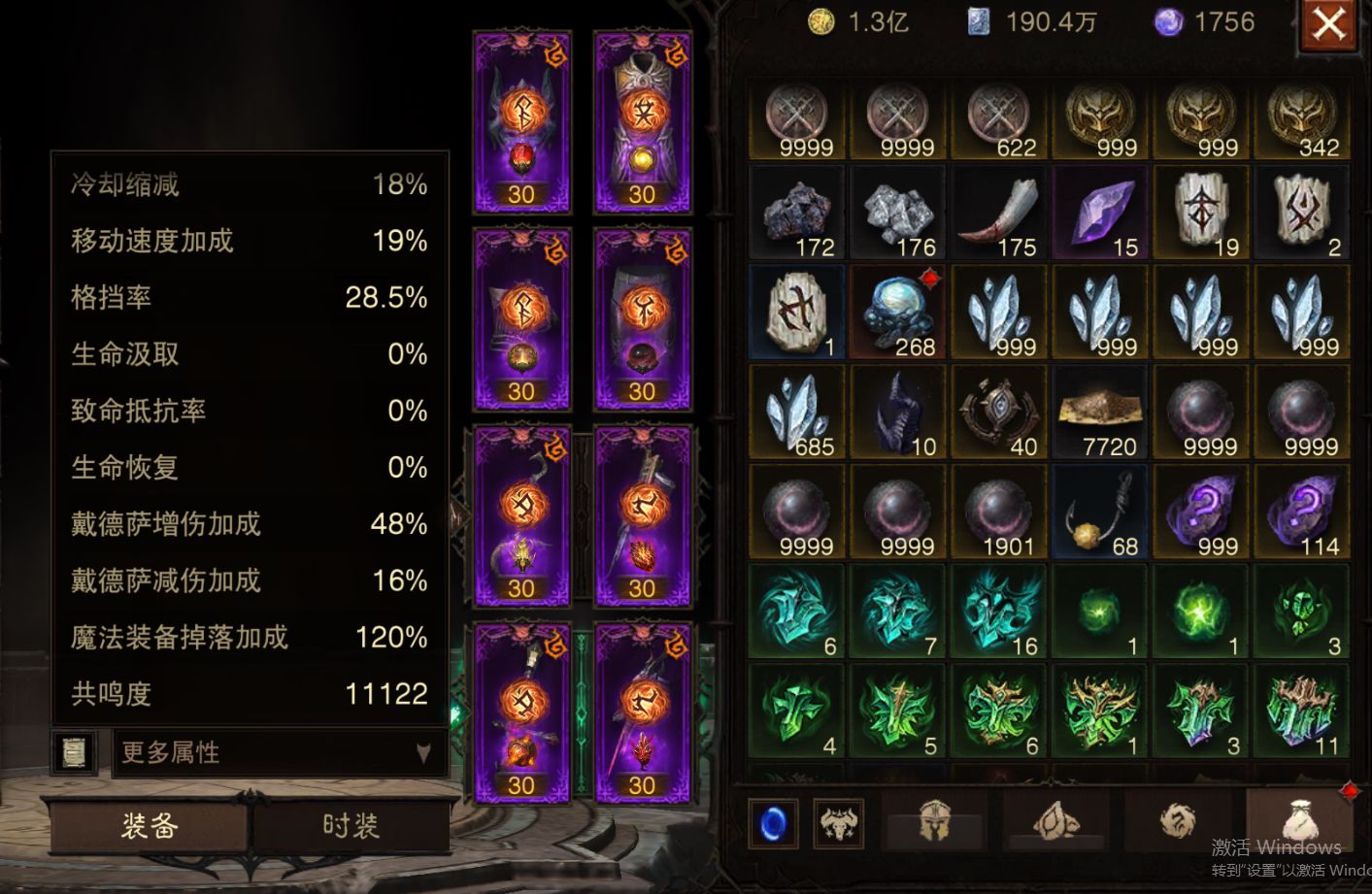Open the bag filter tab with sack icon
This screenshot has width=1372, height=894.
[x=1298, y=823]
